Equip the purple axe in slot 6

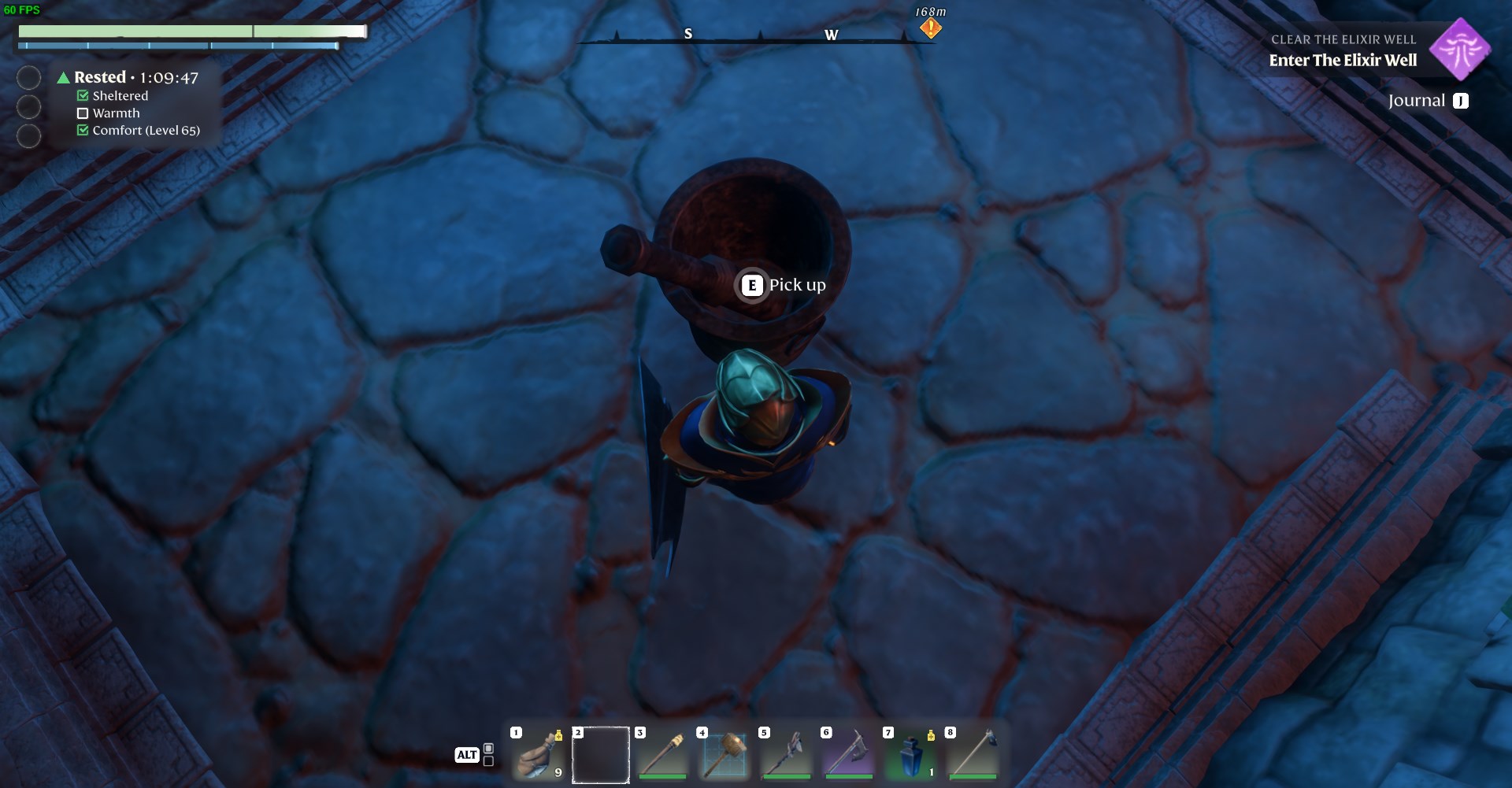[848, 755]
